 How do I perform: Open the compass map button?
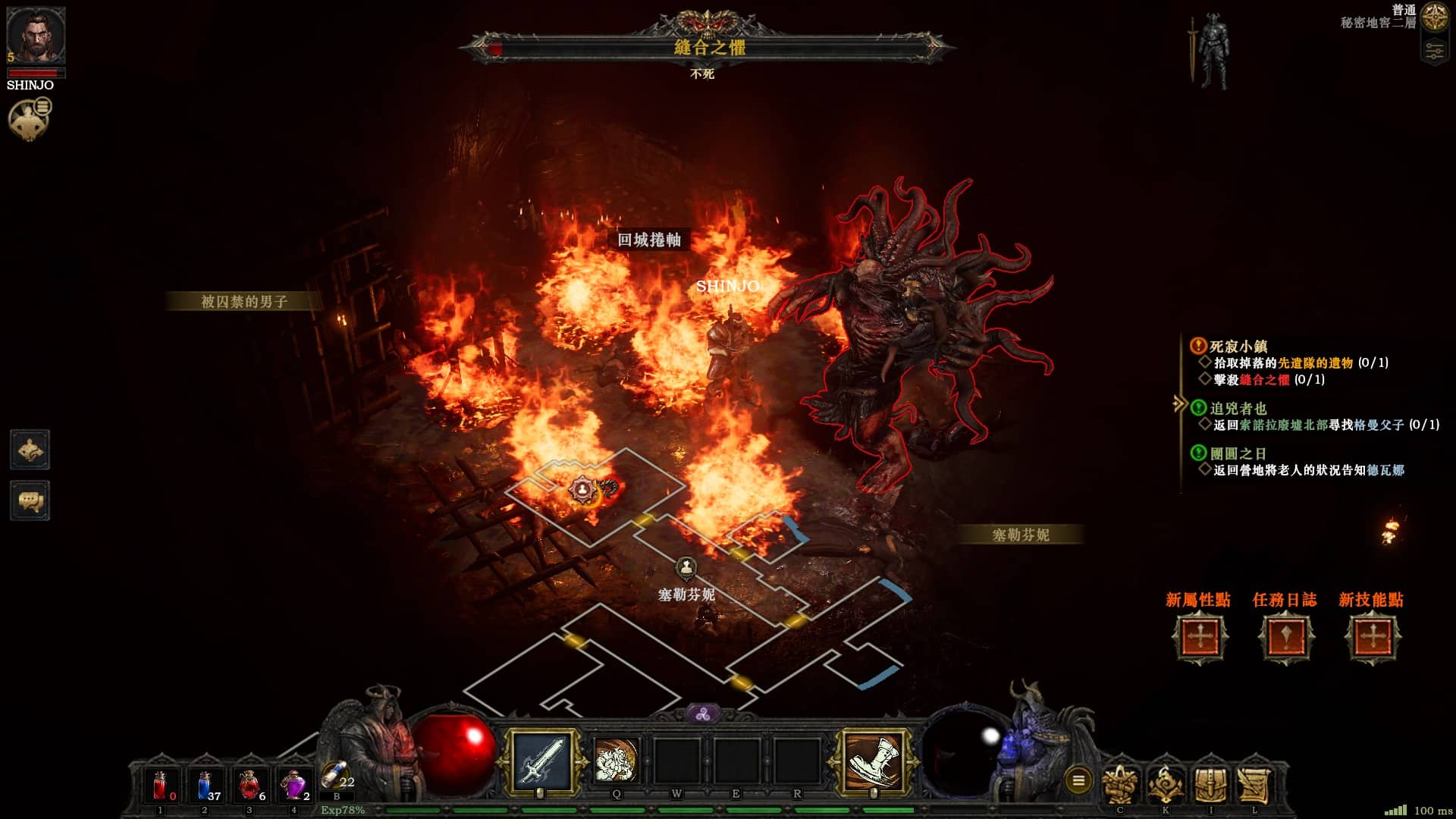point(1434,17)
